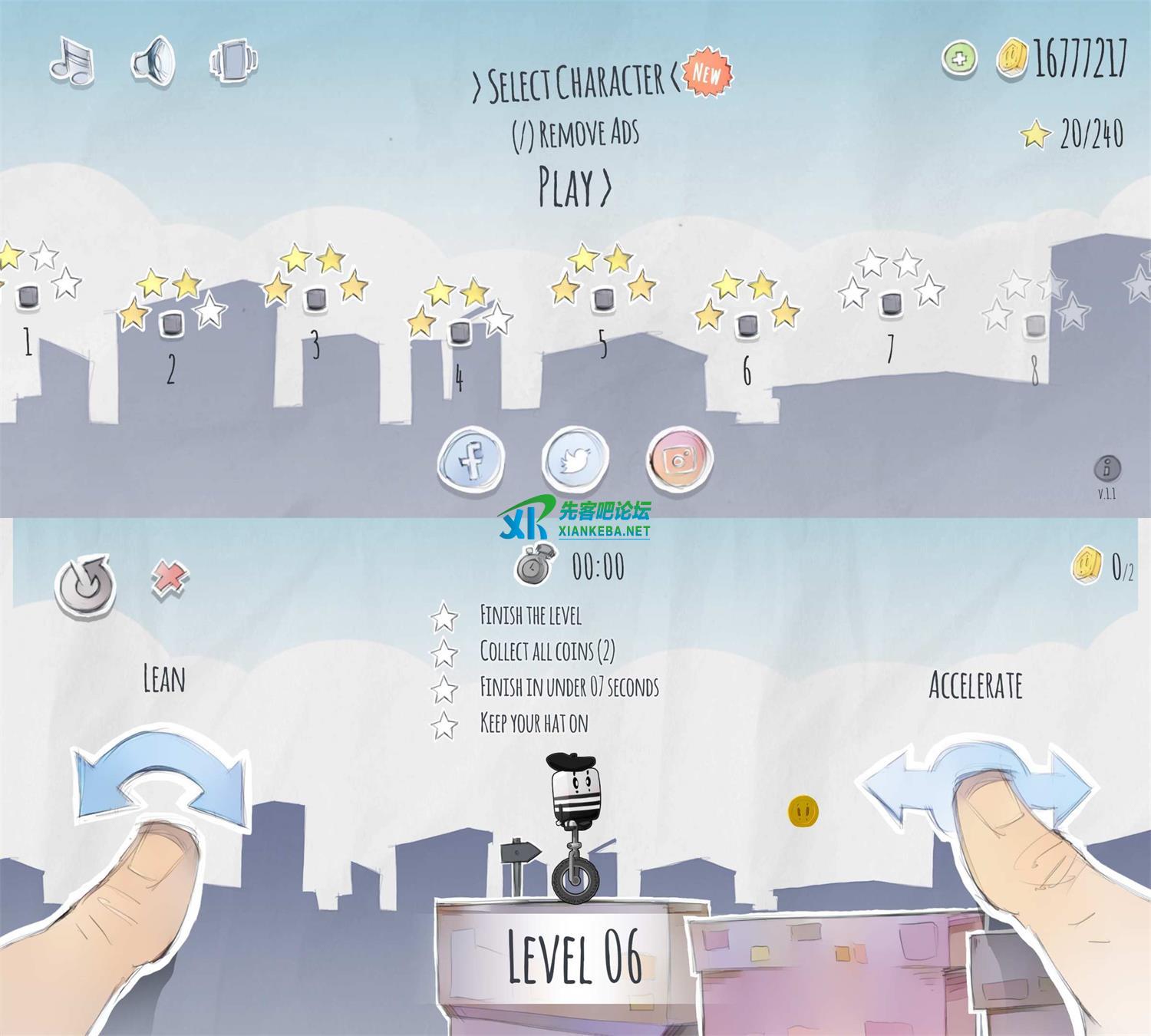Open the Facebook page button

(471, 460)
